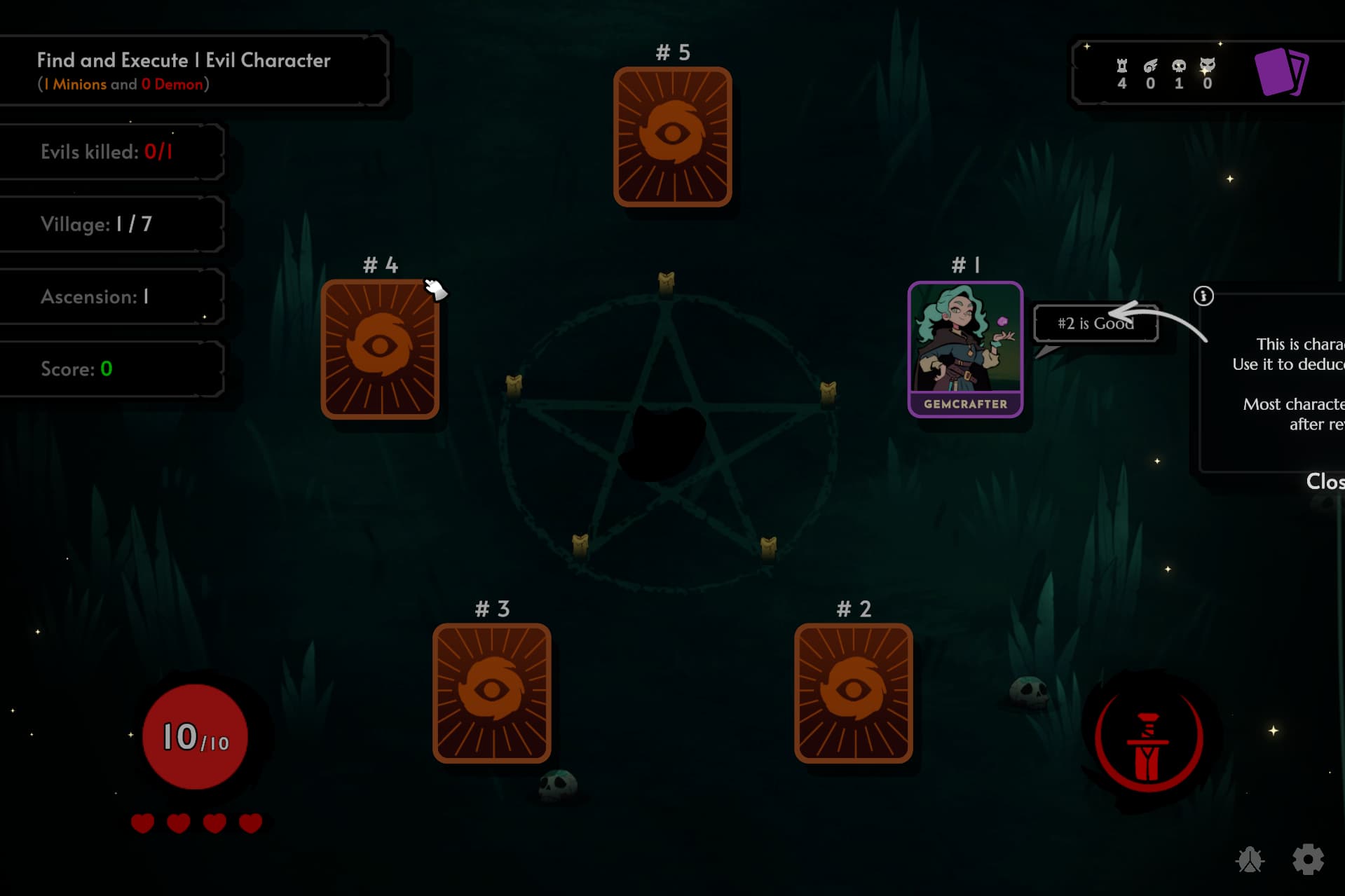Click the spiky bug icon beside the gear
Viewport: 1345px width, 896px height.
1250,860
